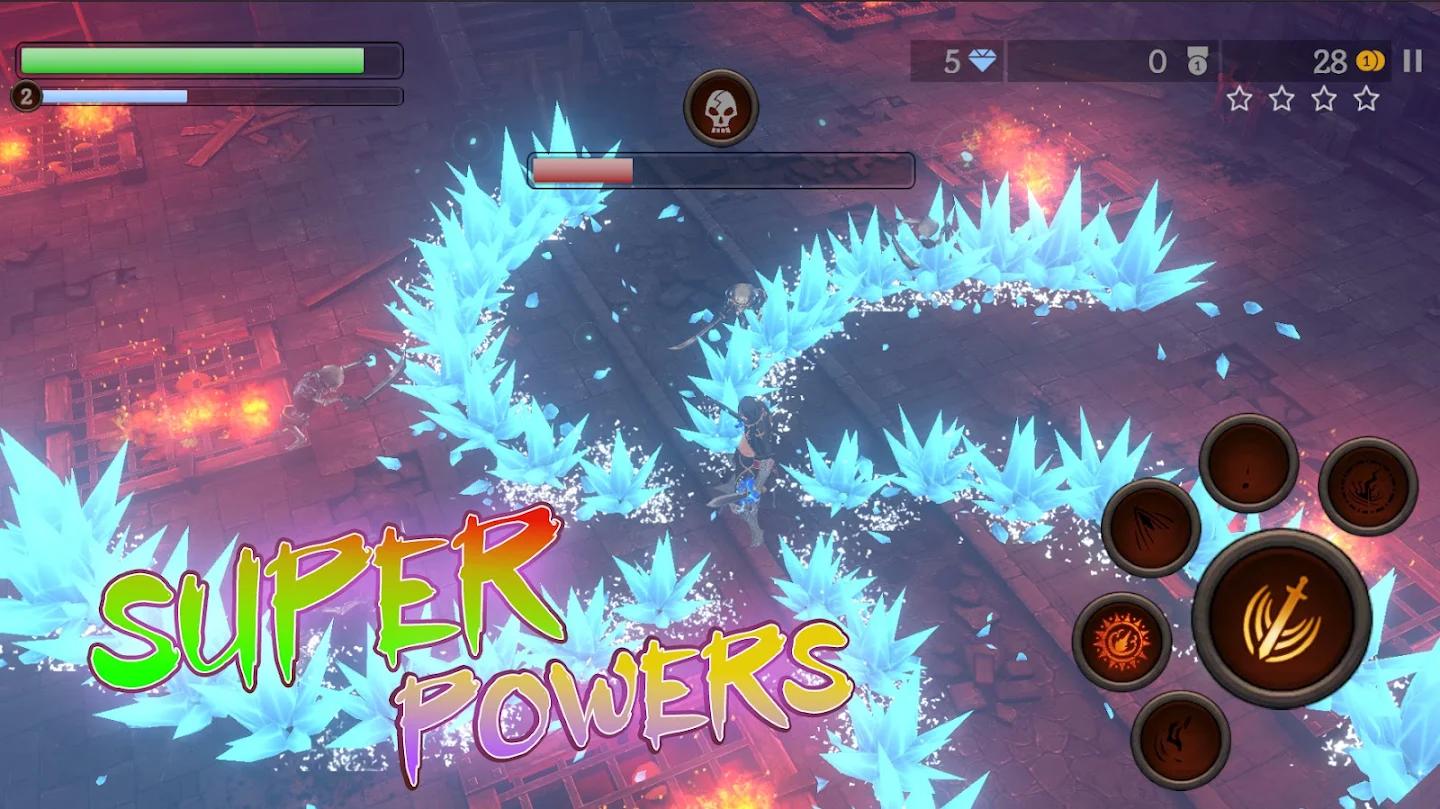Tap the golden sword attack button
The width and height of the screenshot is (1440, 809).
[x=1281, y=619]
